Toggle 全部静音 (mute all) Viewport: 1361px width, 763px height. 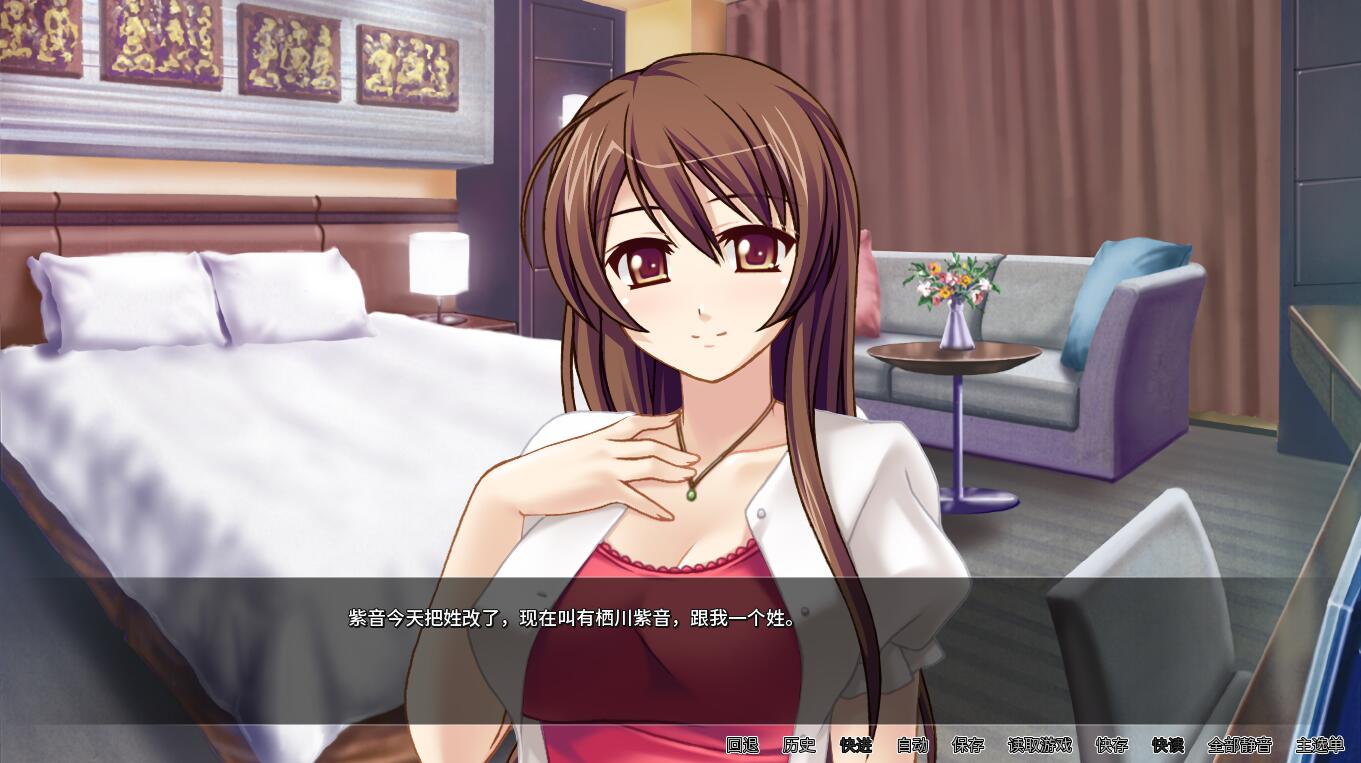1239,745
